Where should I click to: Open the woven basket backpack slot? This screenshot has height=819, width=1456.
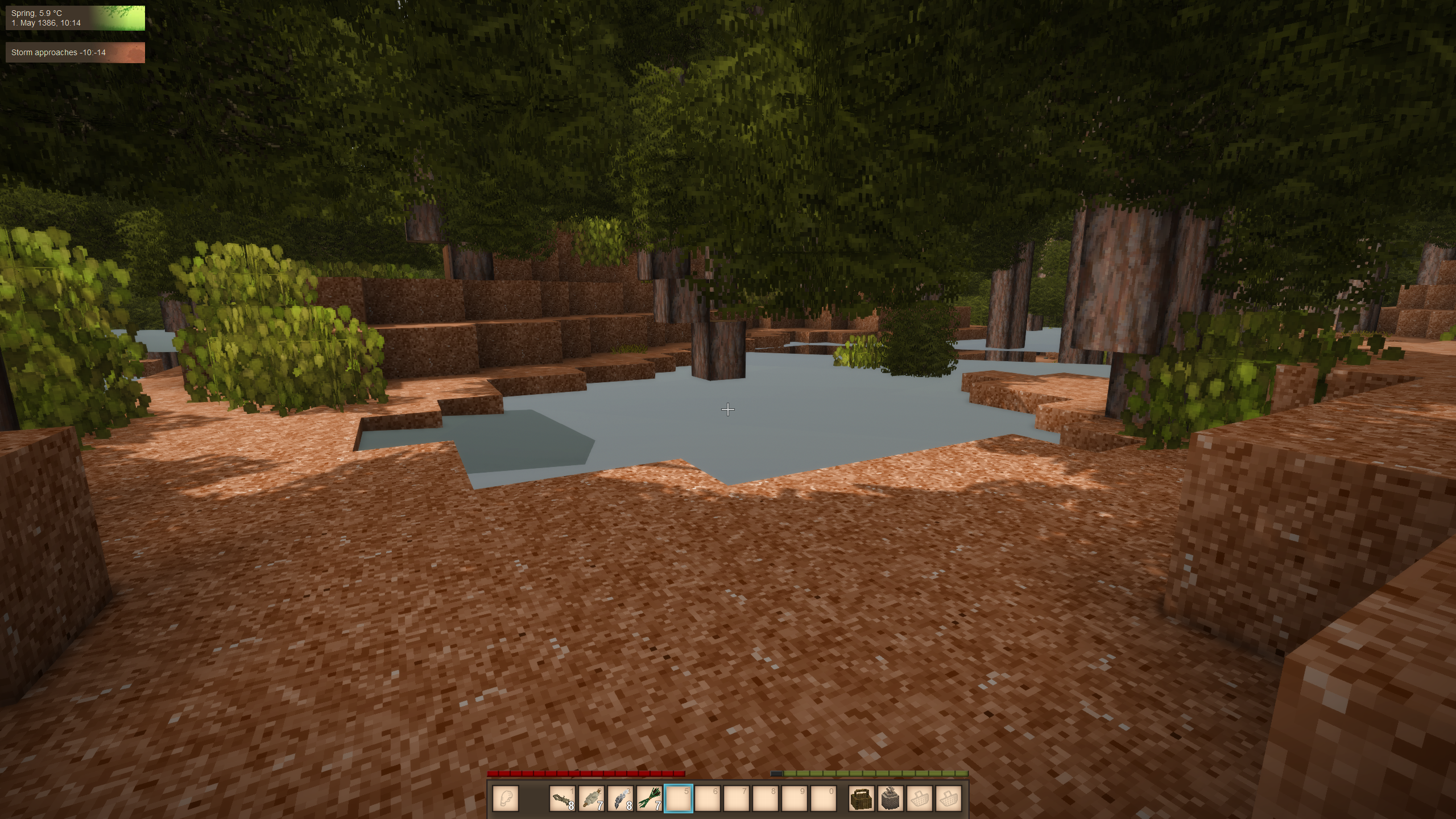(861, 799)
